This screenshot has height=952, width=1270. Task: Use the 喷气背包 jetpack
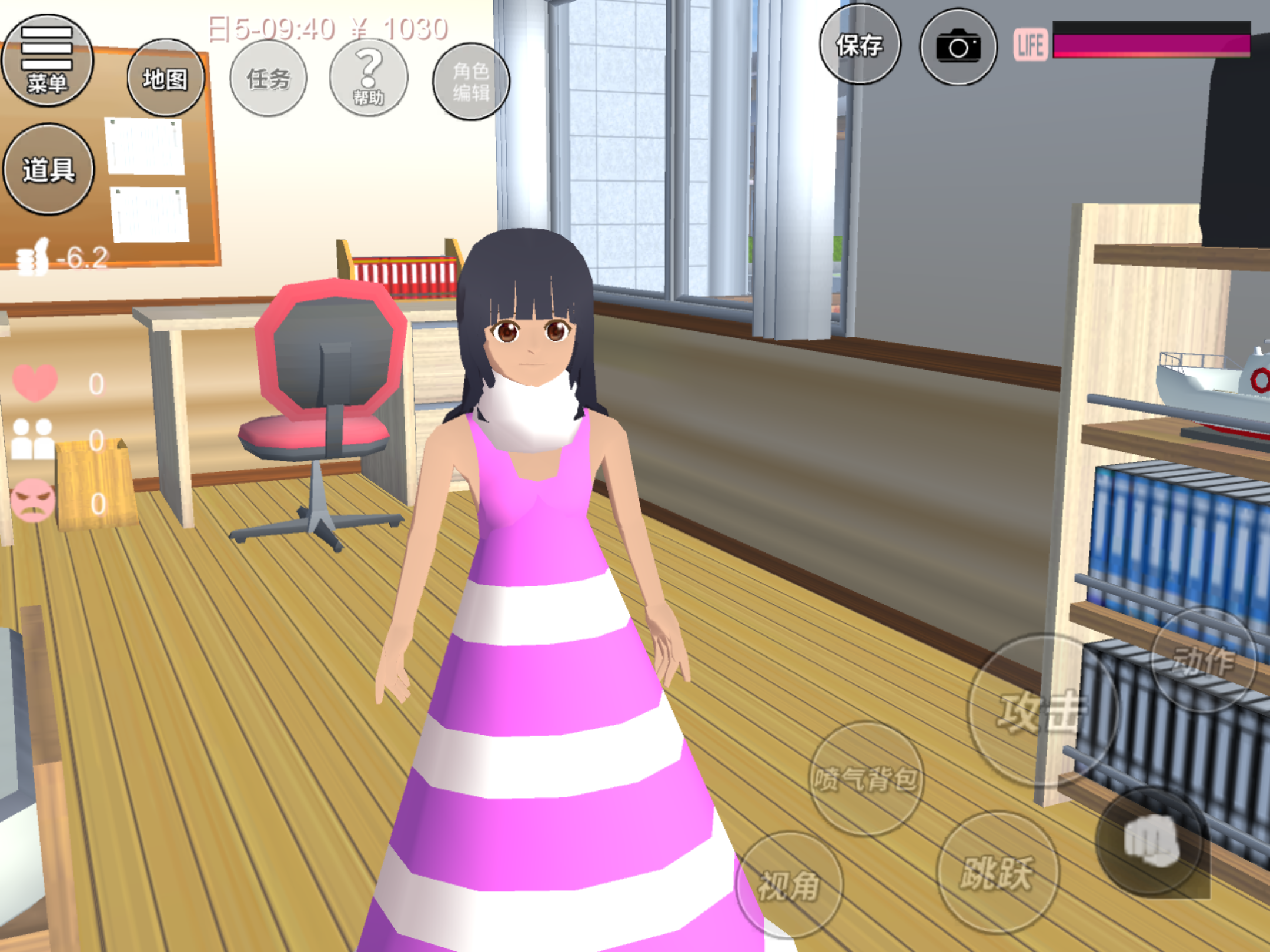click(865, 779)
